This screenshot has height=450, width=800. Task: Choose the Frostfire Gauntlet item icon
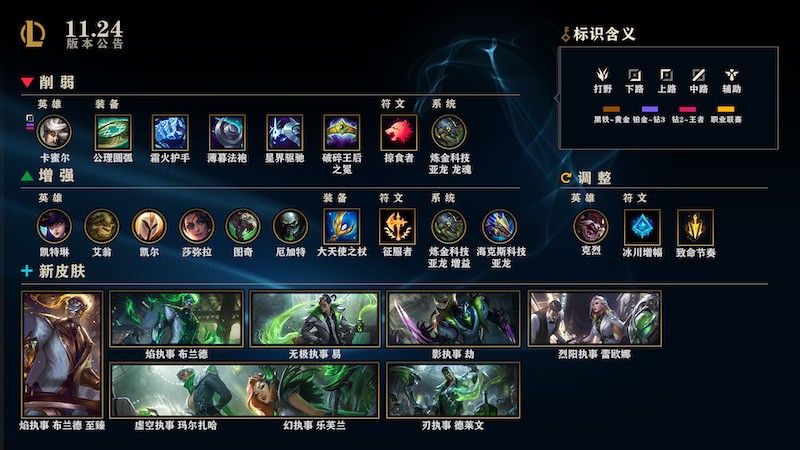(x=170, y=132)
